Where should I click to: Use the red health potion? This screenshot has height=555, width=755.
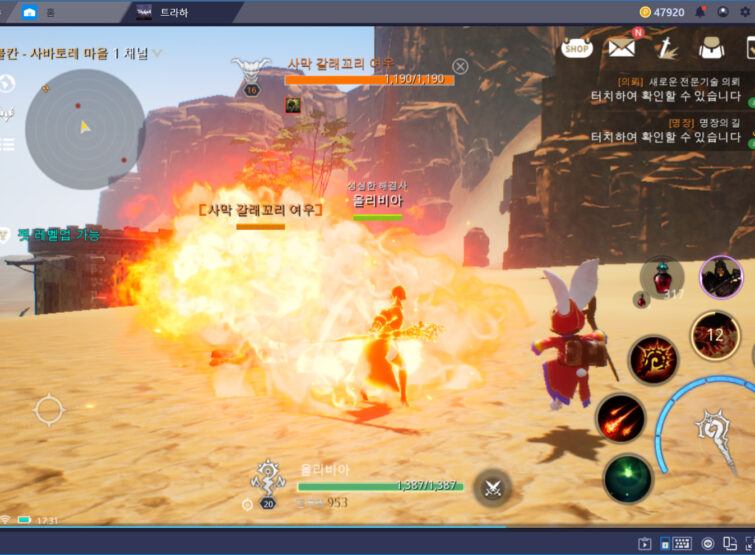tap(661, 277)
